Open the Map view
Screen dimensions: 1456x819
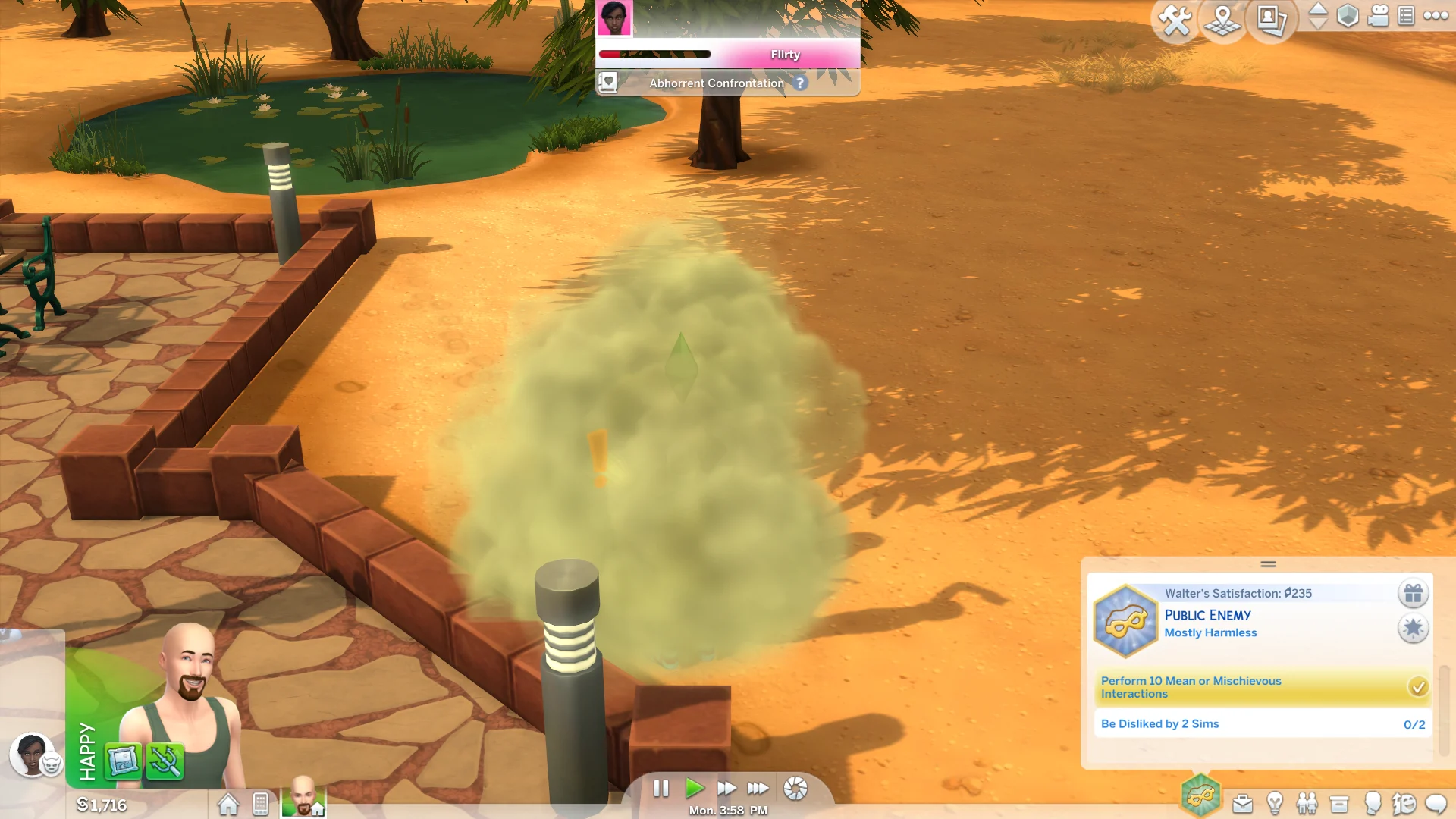click(x=1222, y=21)
